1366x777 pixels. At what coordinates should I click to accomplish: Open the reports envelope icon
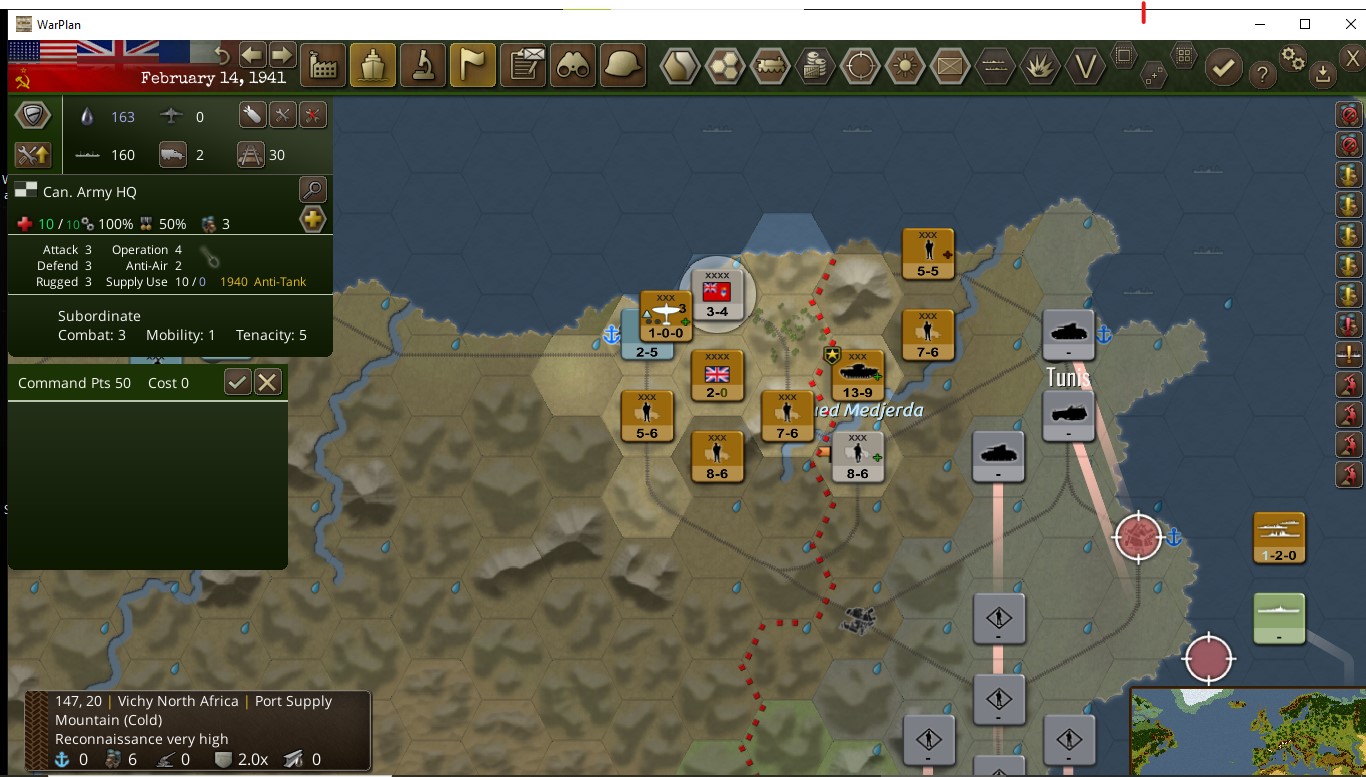524,66
